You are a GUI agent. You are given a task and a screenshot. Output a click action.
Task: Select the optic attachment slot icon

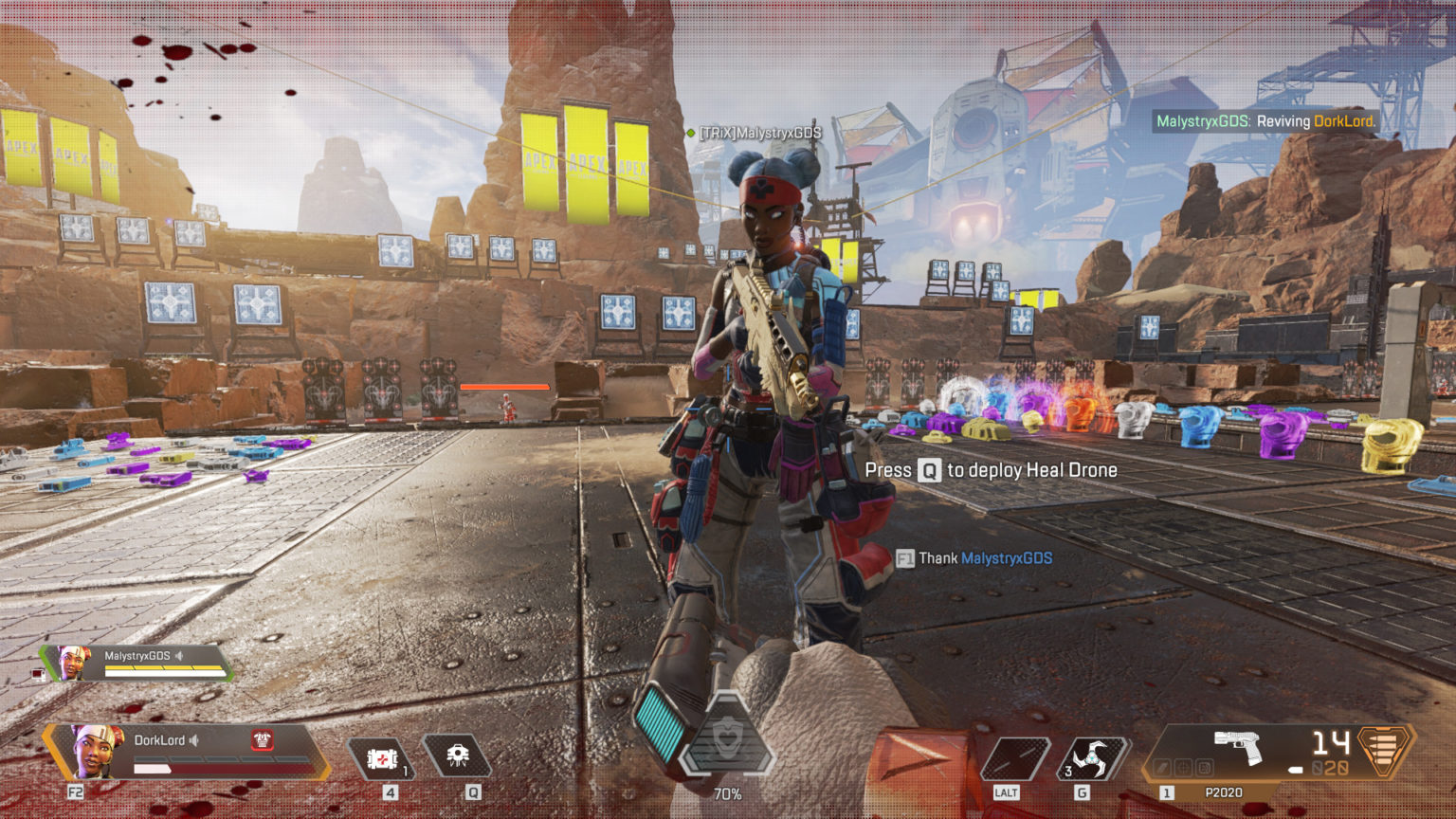[1182, 766]
